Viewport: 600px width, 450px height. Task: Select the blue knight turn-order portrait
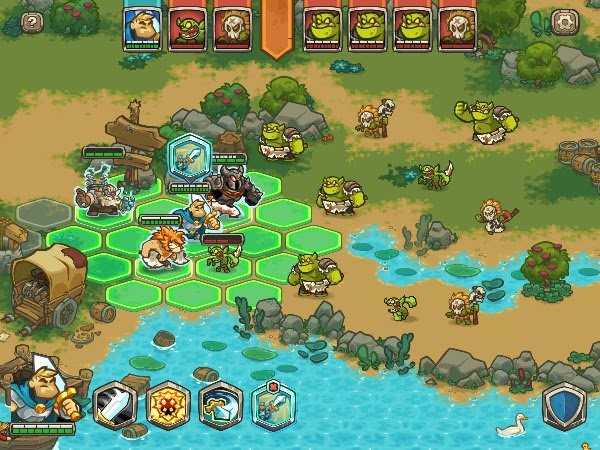[x=142, y=27]
